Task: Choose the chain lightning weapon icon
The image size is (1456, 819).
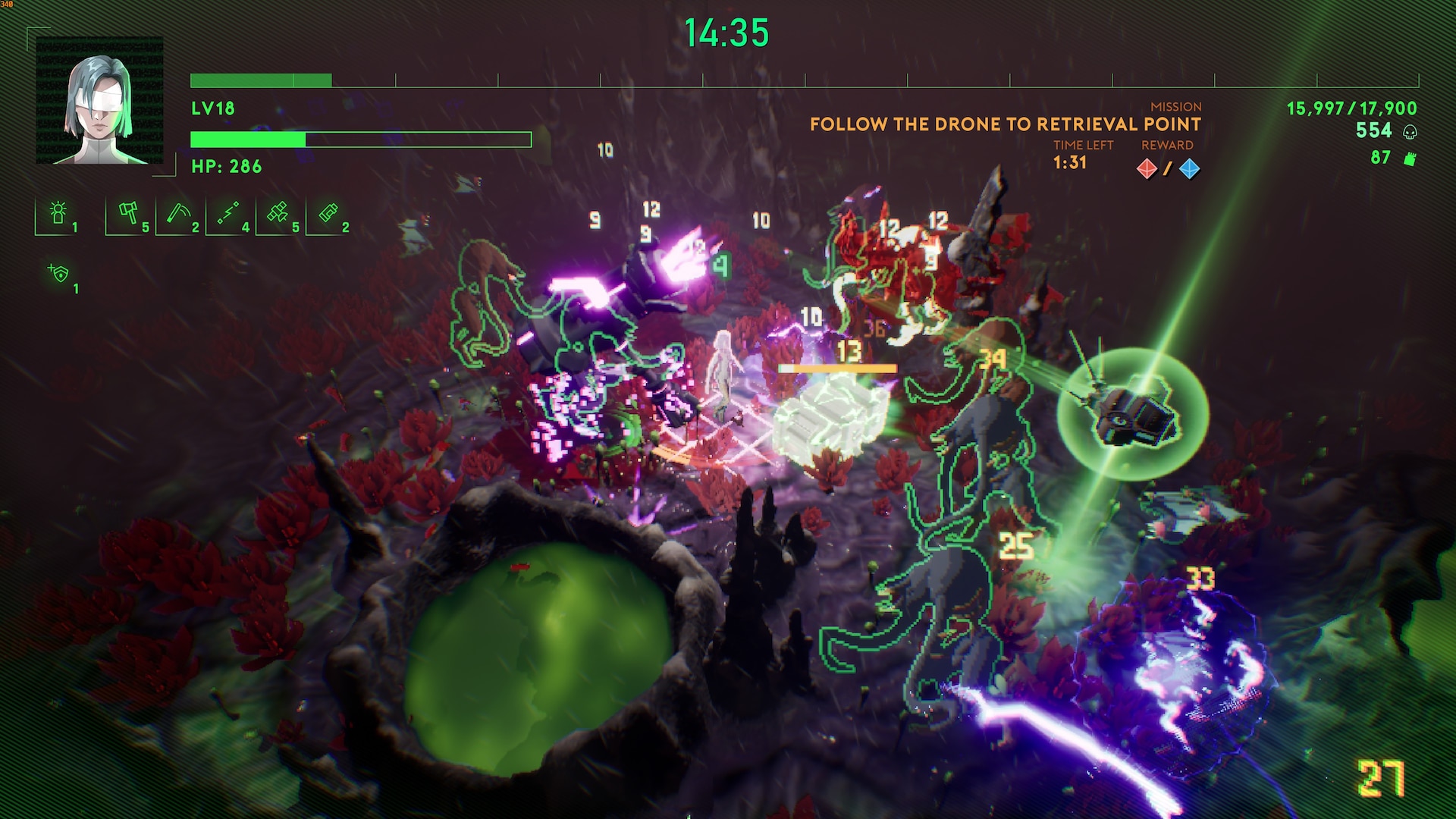Action: [228, 214]
